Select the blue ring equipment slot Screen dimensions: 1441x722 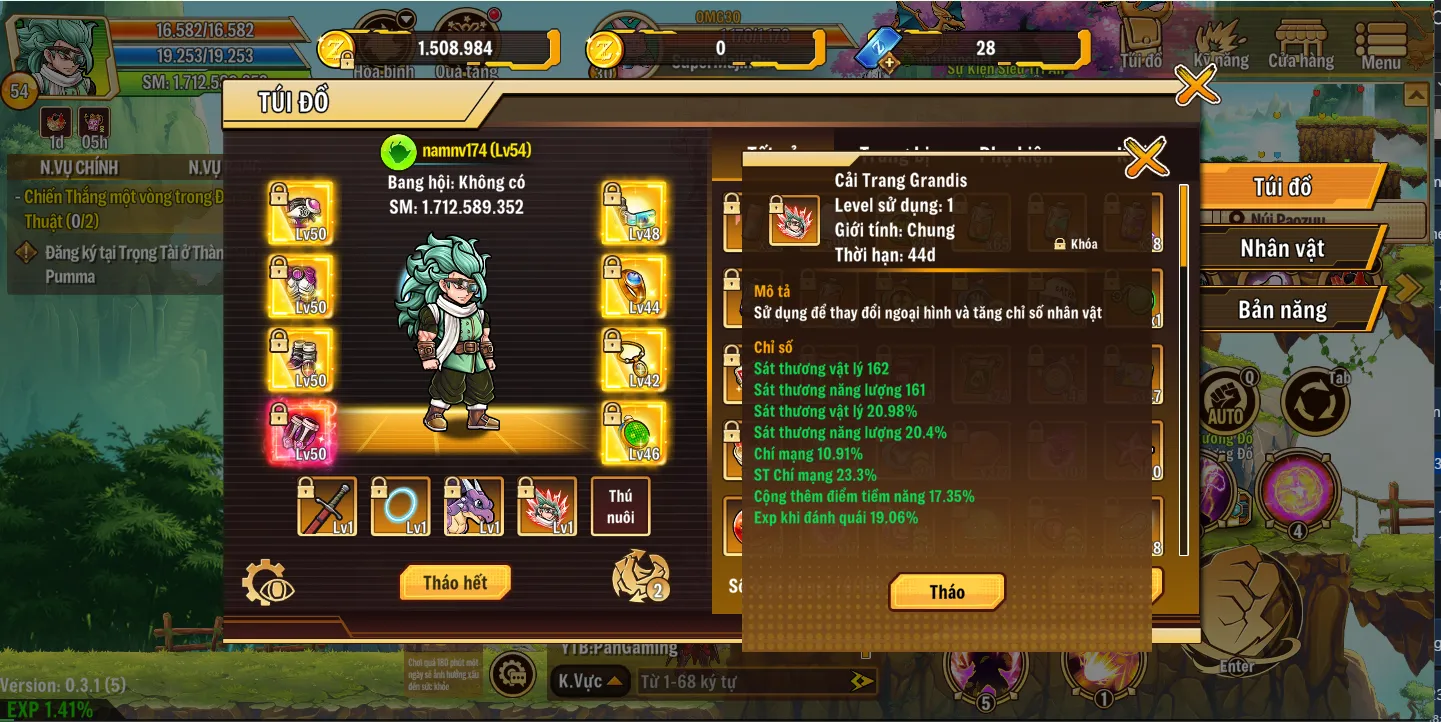(401, 506)
